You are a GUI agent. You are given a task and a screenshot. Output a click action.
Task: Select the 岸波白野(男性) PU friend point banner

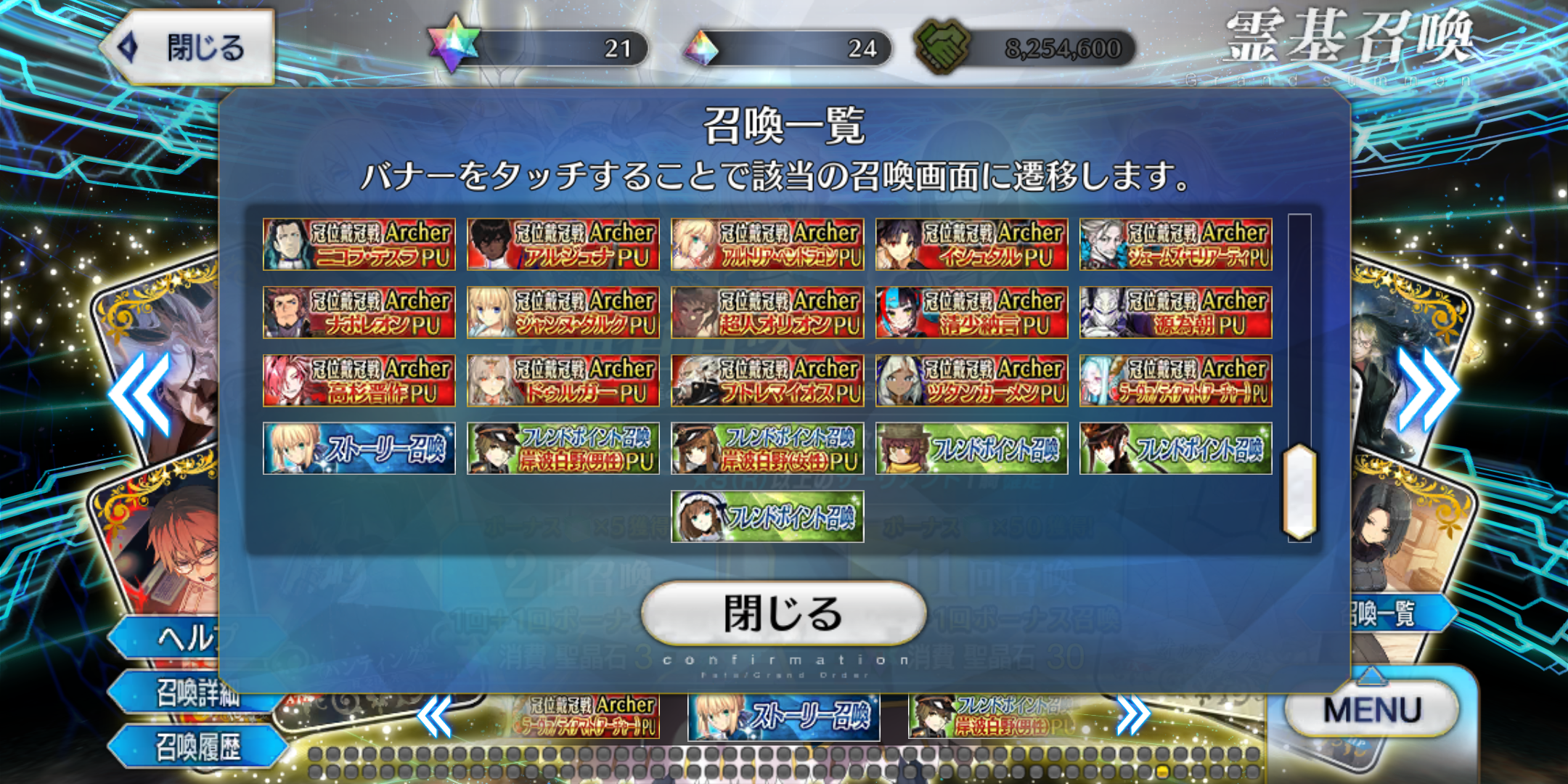click(563, 449)
